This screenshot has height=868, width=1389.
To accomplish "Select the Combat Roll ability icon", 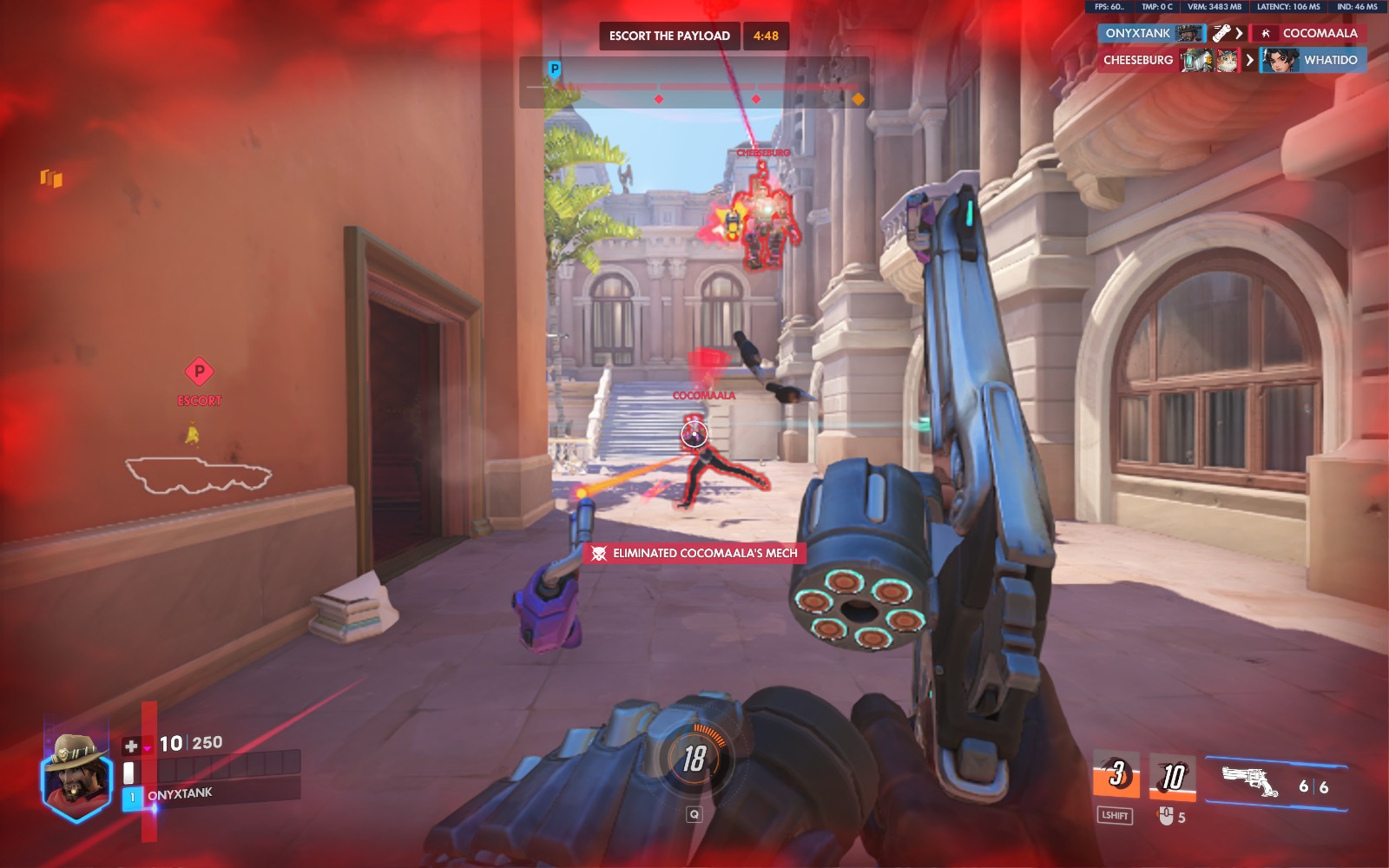I will tap(1116, 771).
